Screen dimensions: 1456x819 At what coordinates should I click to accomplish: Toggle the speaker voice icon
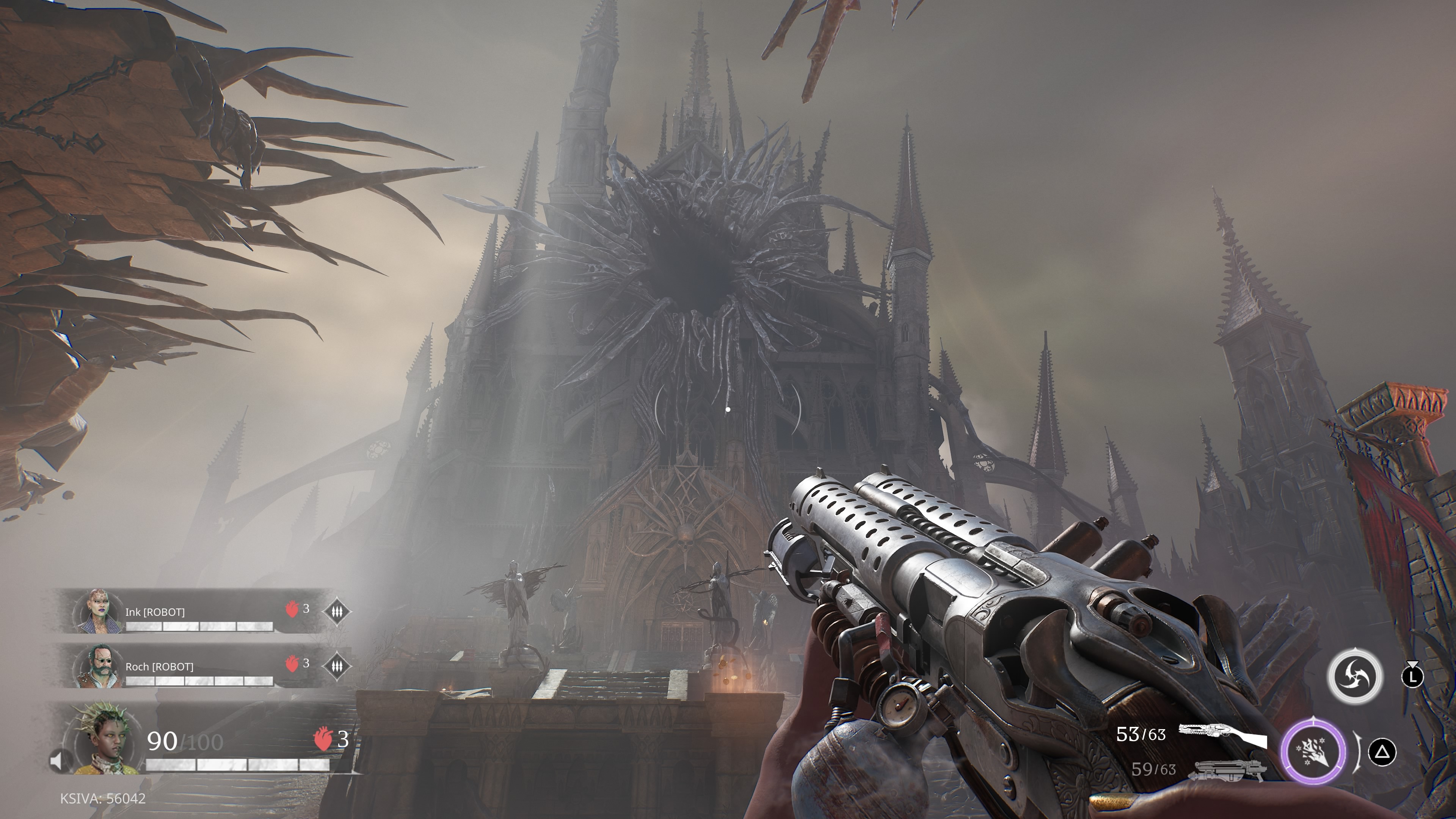pos(56,761)
